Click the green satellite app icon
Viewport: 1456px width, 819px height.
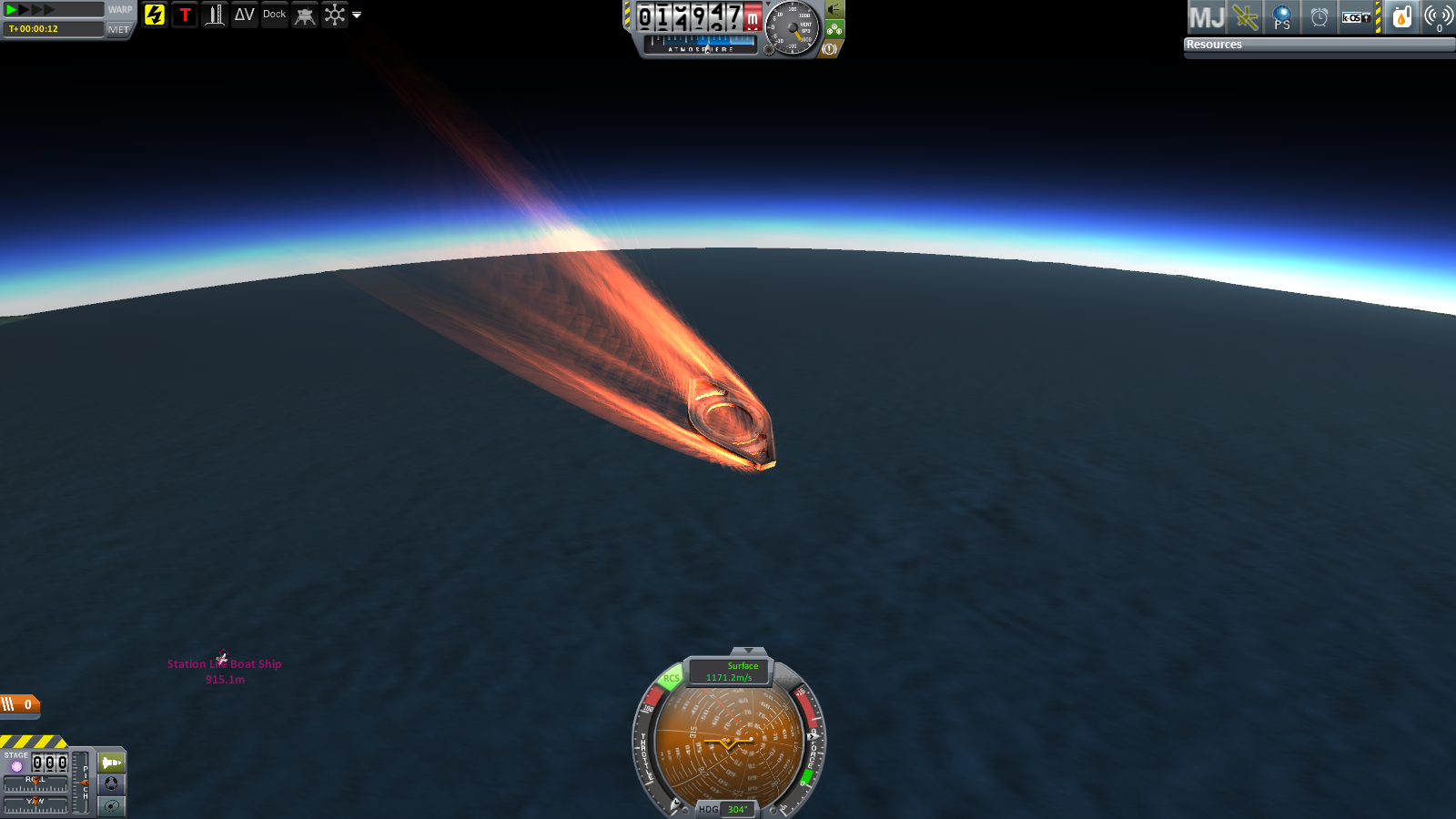tap(1245, 17)
